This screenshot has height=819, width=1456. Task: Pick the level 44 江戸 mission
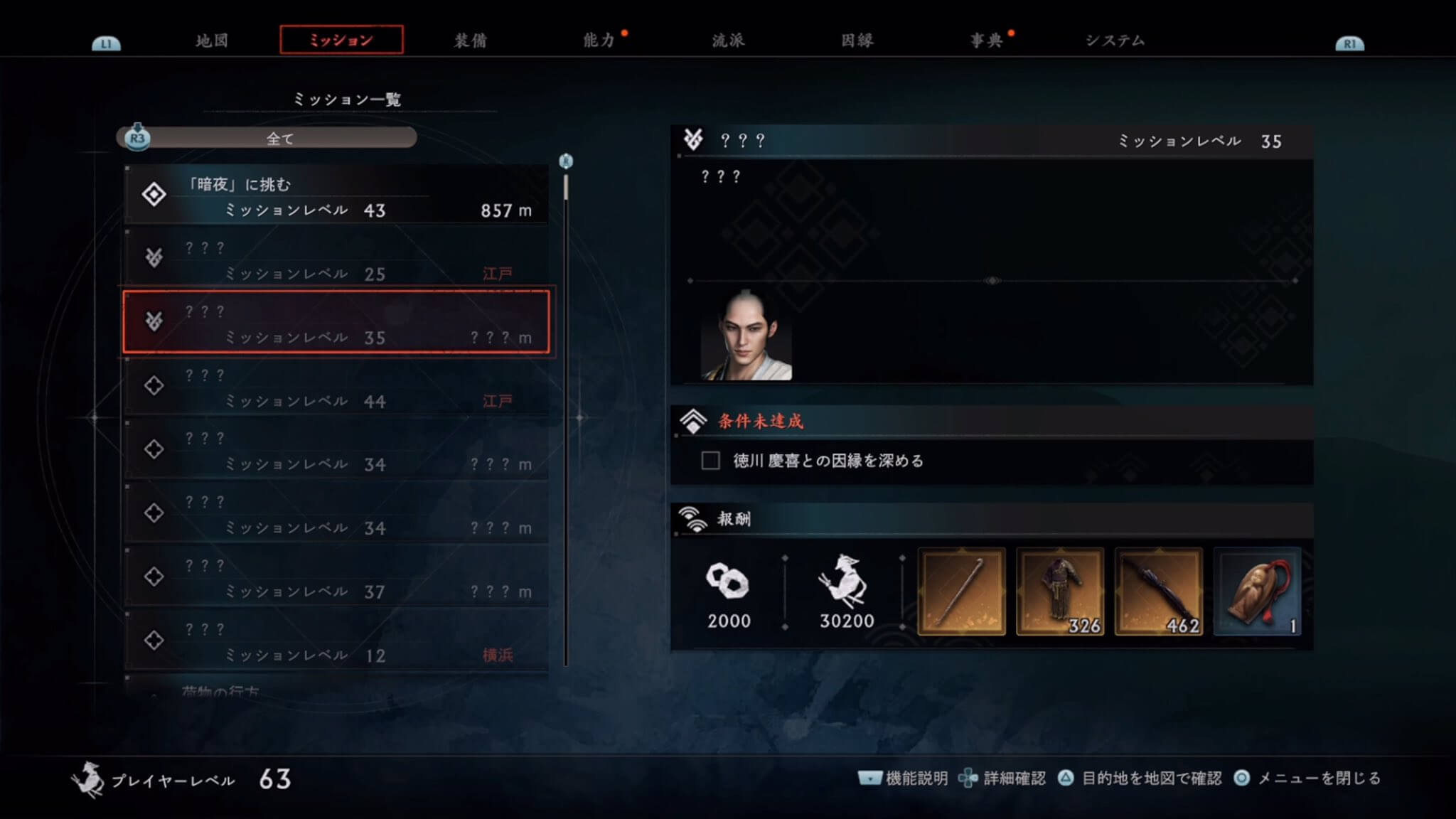coord(336,387)
